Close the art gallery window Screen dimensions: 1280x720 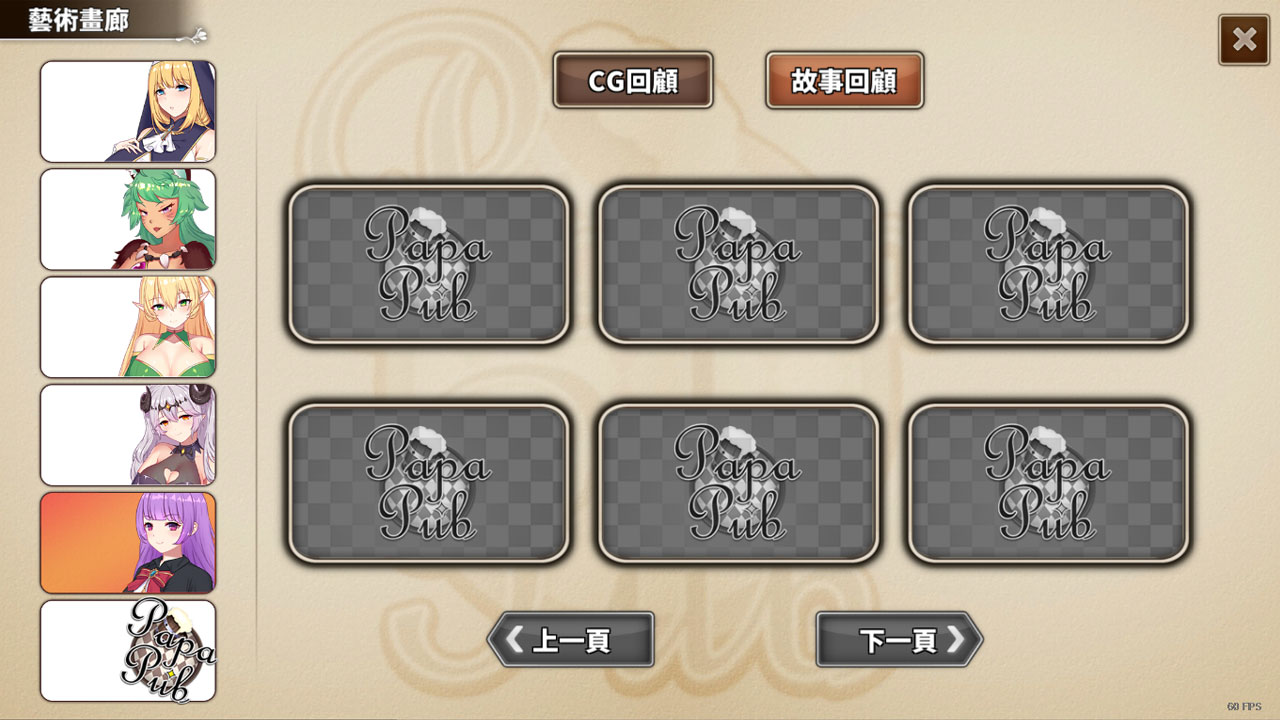(1244, 40)
